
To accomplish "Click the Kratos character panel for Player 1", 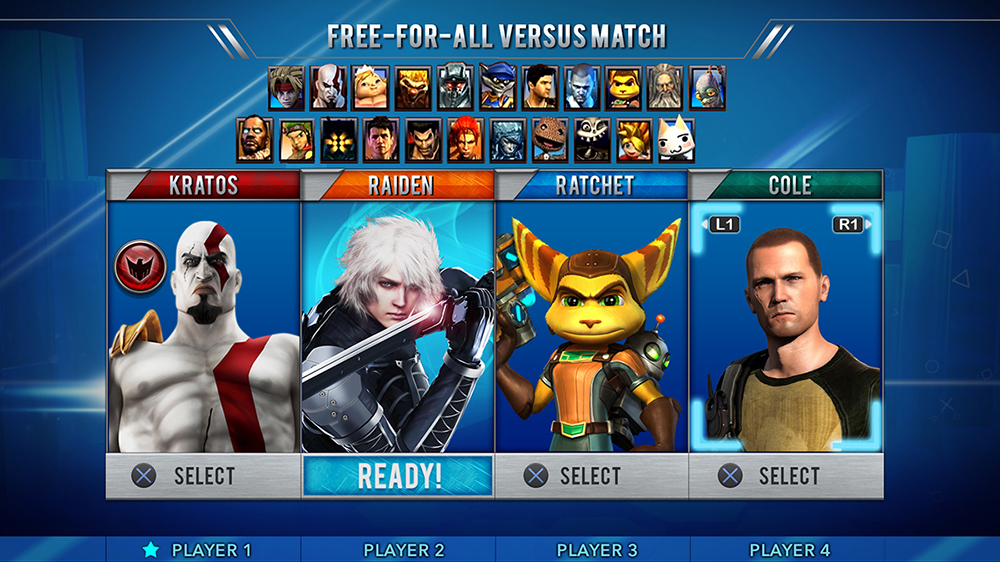I will [x=203, y=330].
